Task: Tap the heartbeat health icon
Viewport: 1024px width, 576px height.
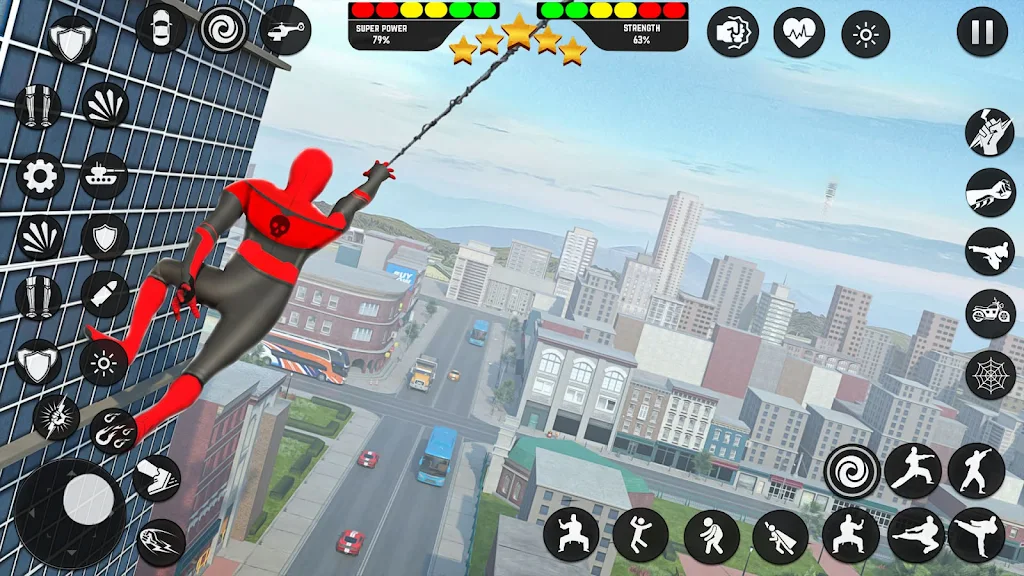Action: click(x=799, y=32)
